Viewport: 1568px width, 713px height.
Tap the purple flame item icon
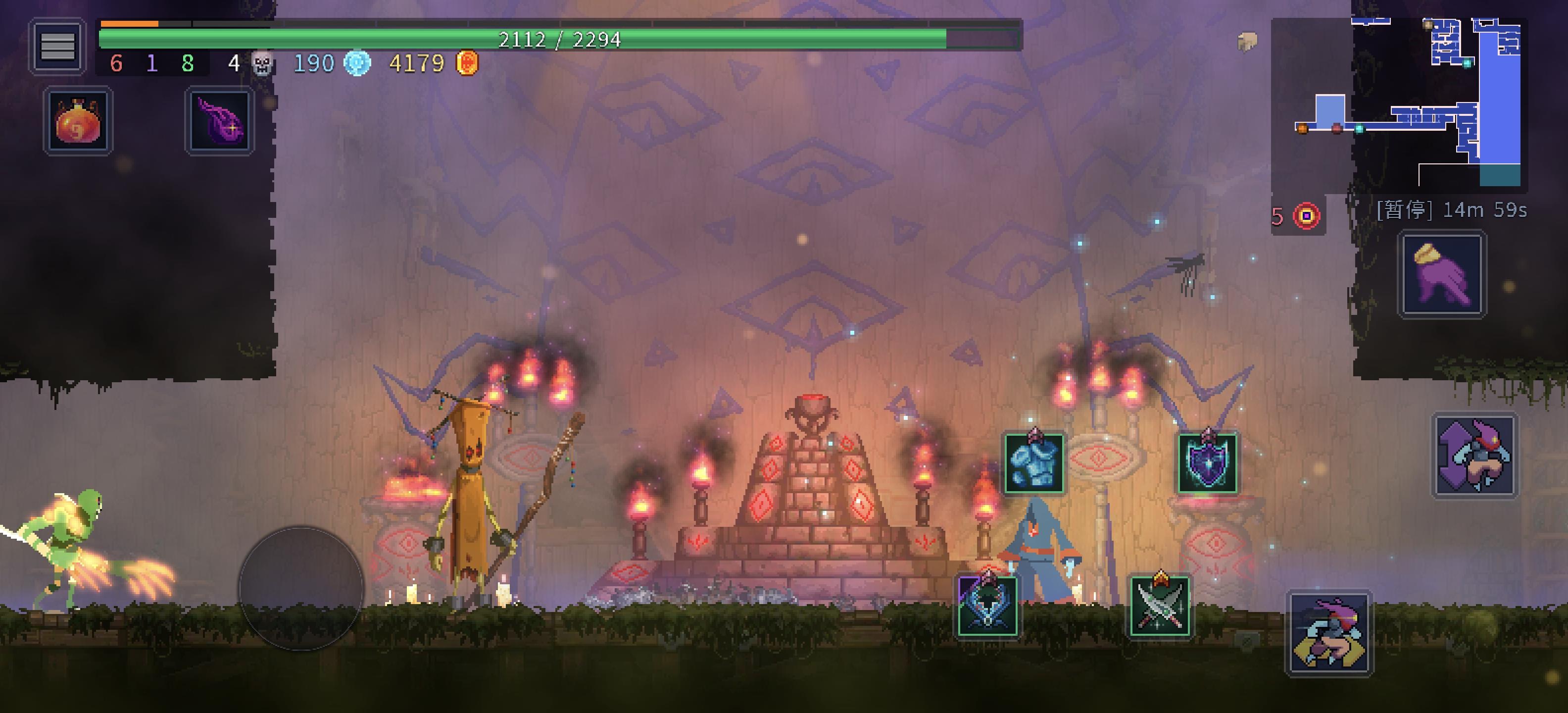pyautogui.click(x=220, y=120)
